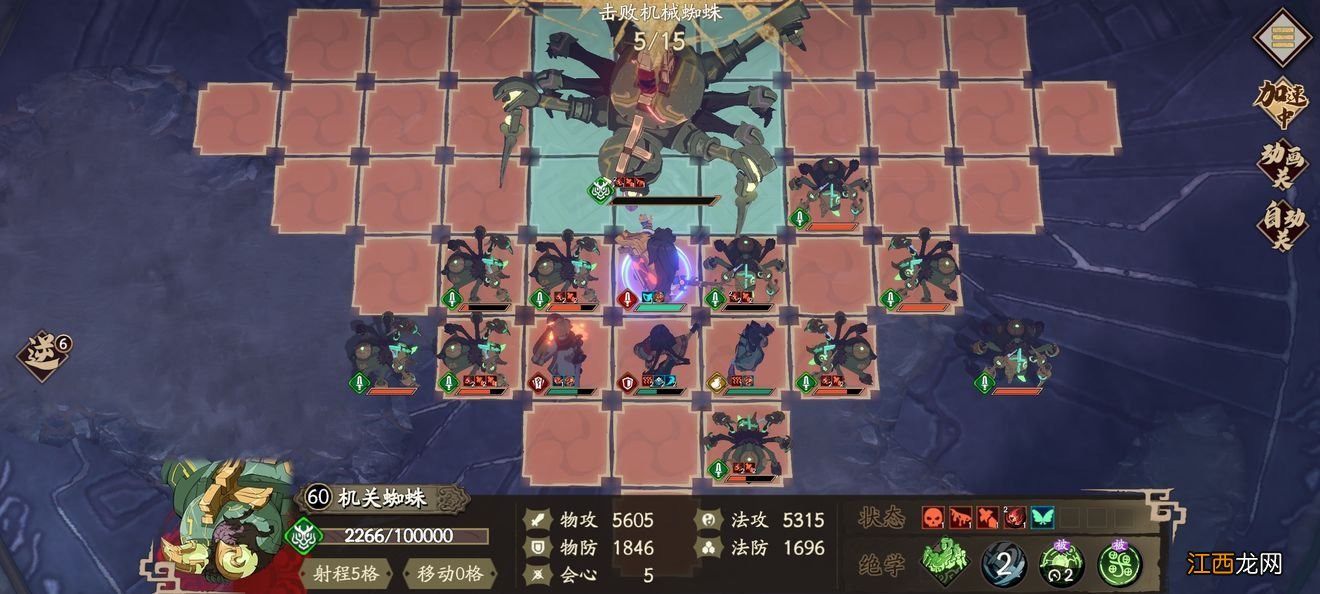Inspect the dripping blood status icon

(960, 518)
